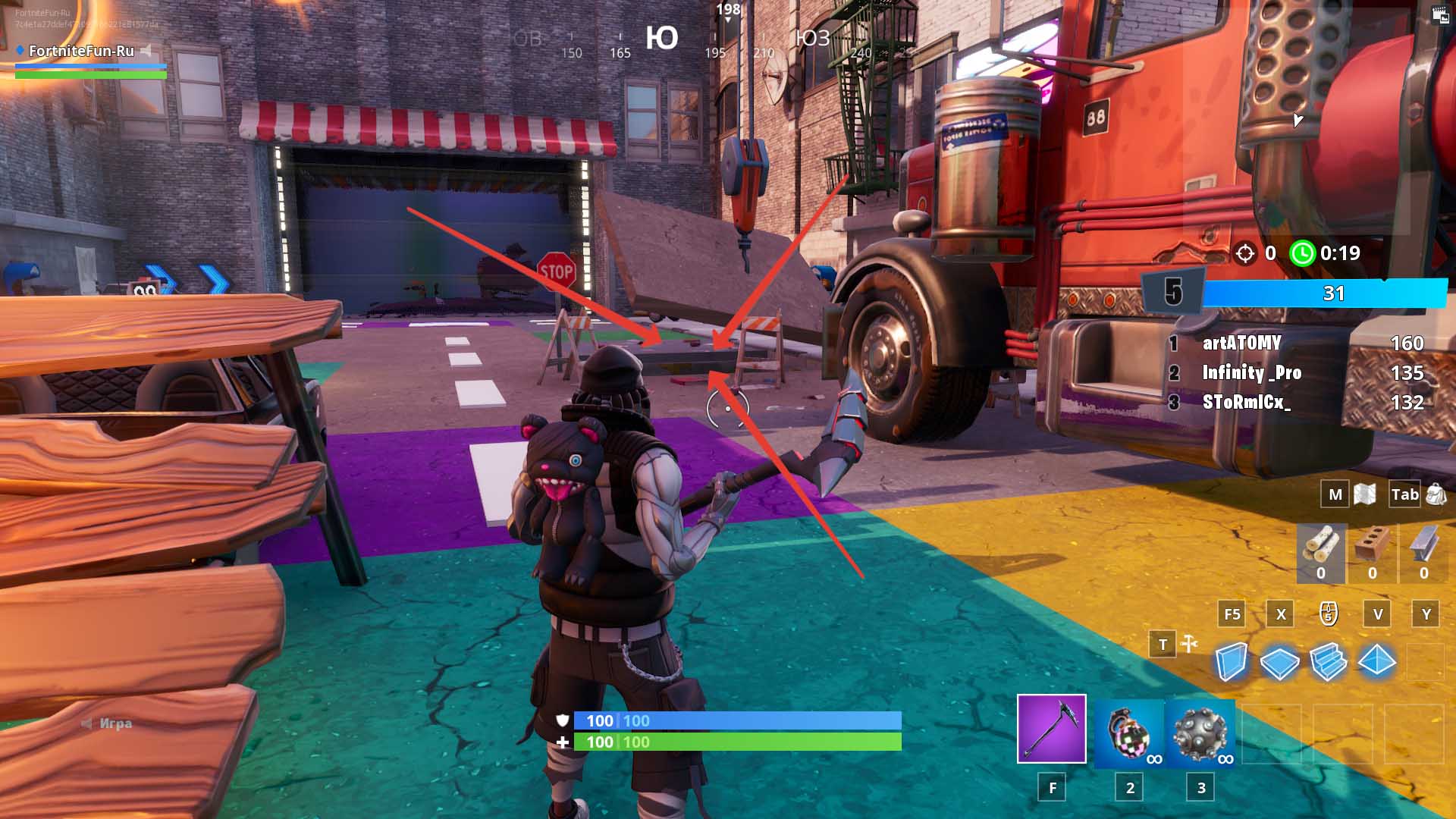
Task: Select the Impulse Grenade hotbar slot
Action: coord(1200,733)
